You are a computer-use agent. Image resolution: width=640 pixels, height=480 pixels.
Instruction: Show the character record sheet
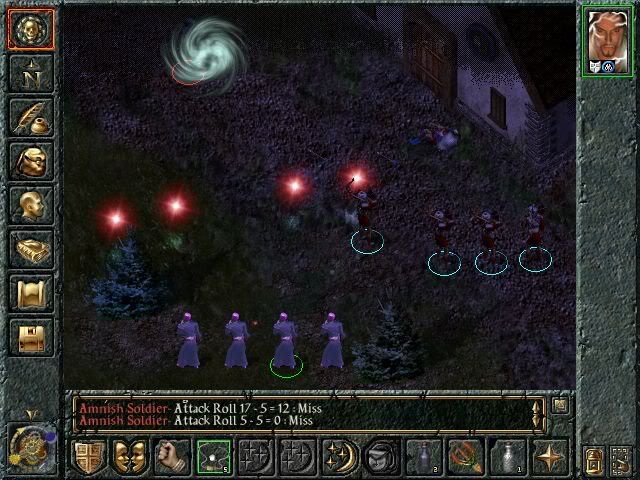click(31, 205)
